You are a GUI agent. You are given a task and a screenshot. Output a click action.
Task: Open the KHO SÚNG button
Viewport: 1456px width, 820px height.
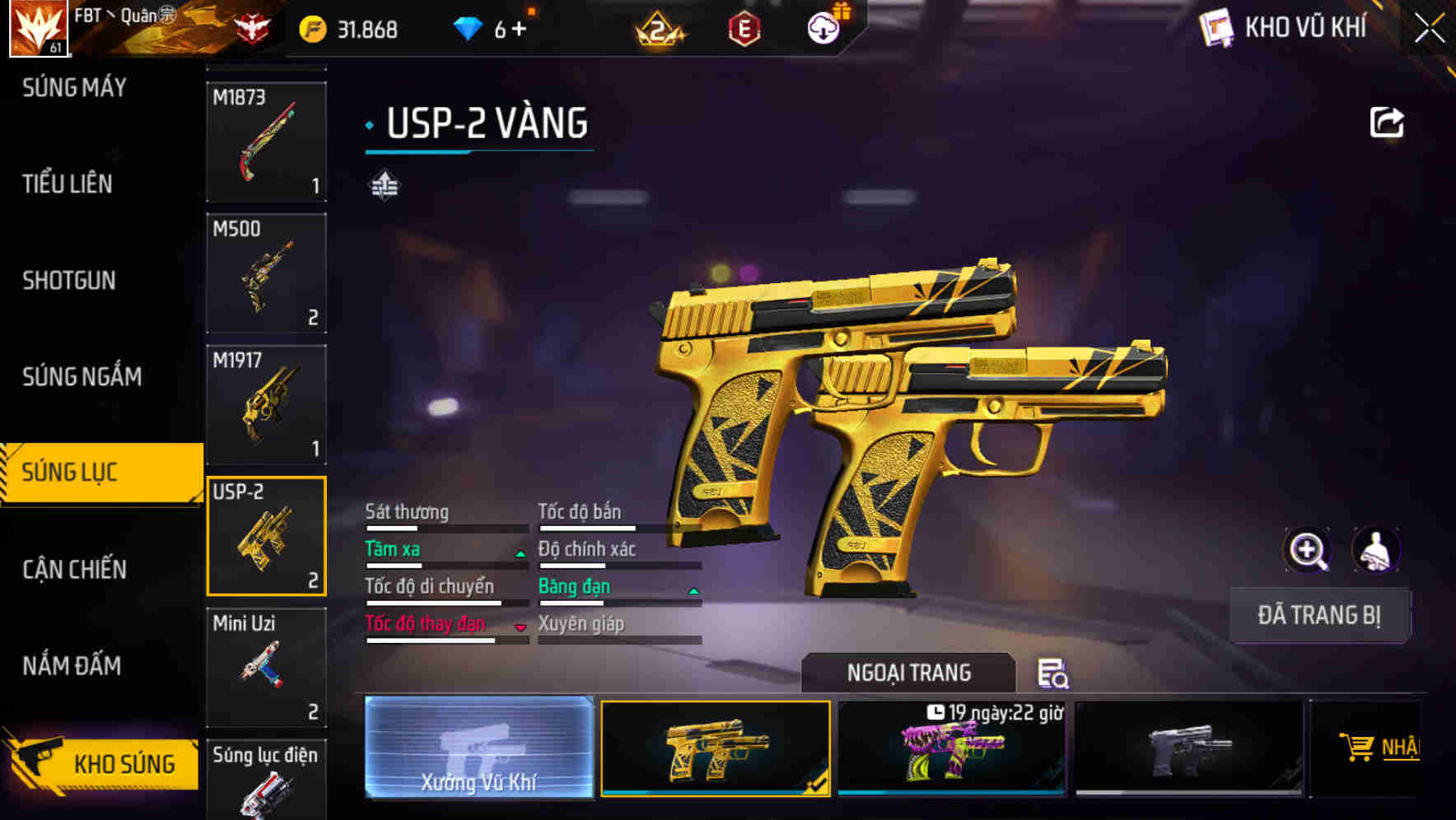point(103,763)
